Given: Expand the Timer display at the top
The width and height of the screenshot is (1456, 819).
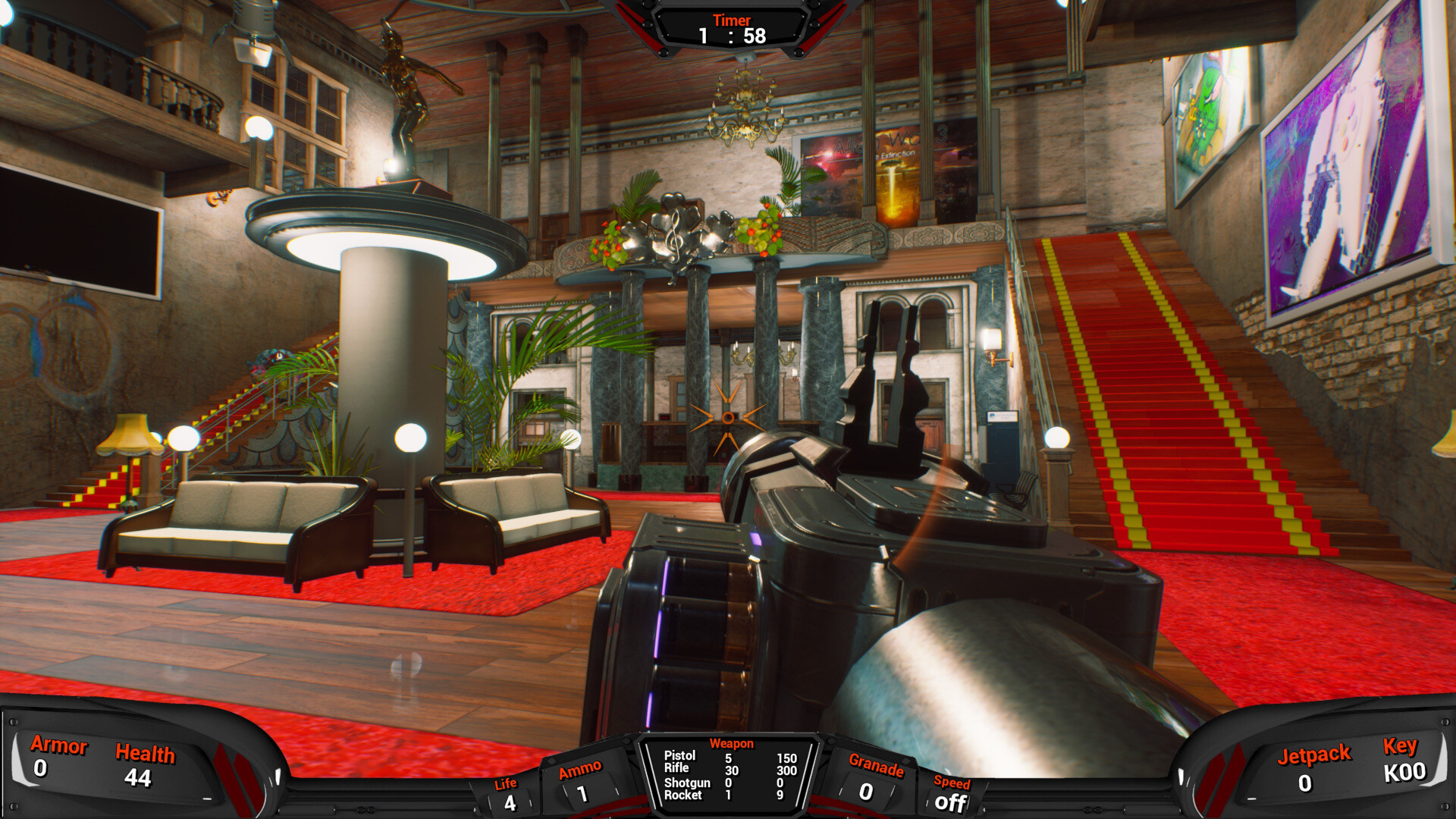Looking at the screenshot, I should (730, 27).
